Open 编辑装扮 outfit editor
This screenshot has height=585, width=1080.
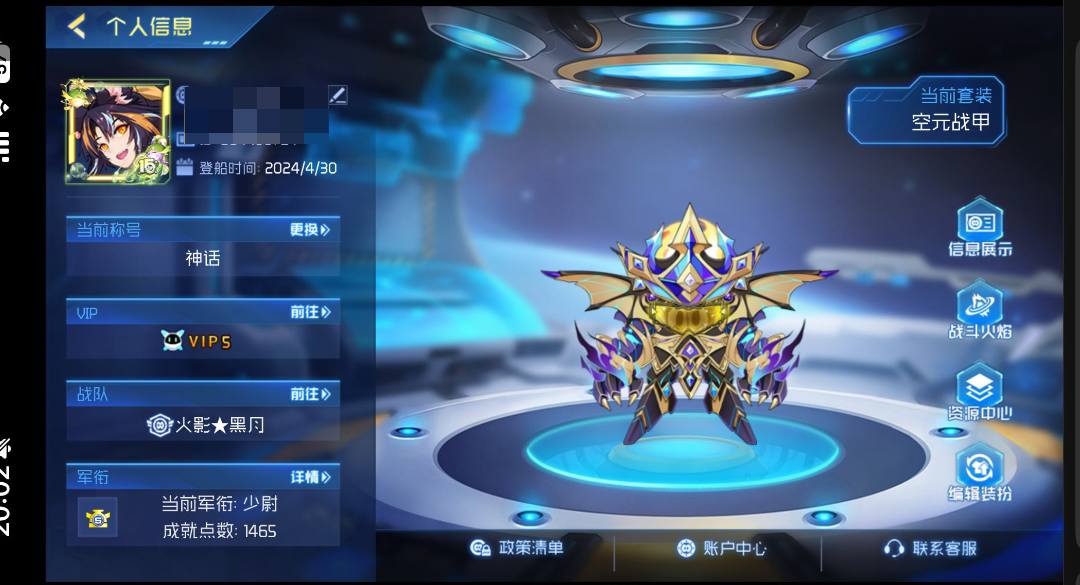(x=980, y=475)
